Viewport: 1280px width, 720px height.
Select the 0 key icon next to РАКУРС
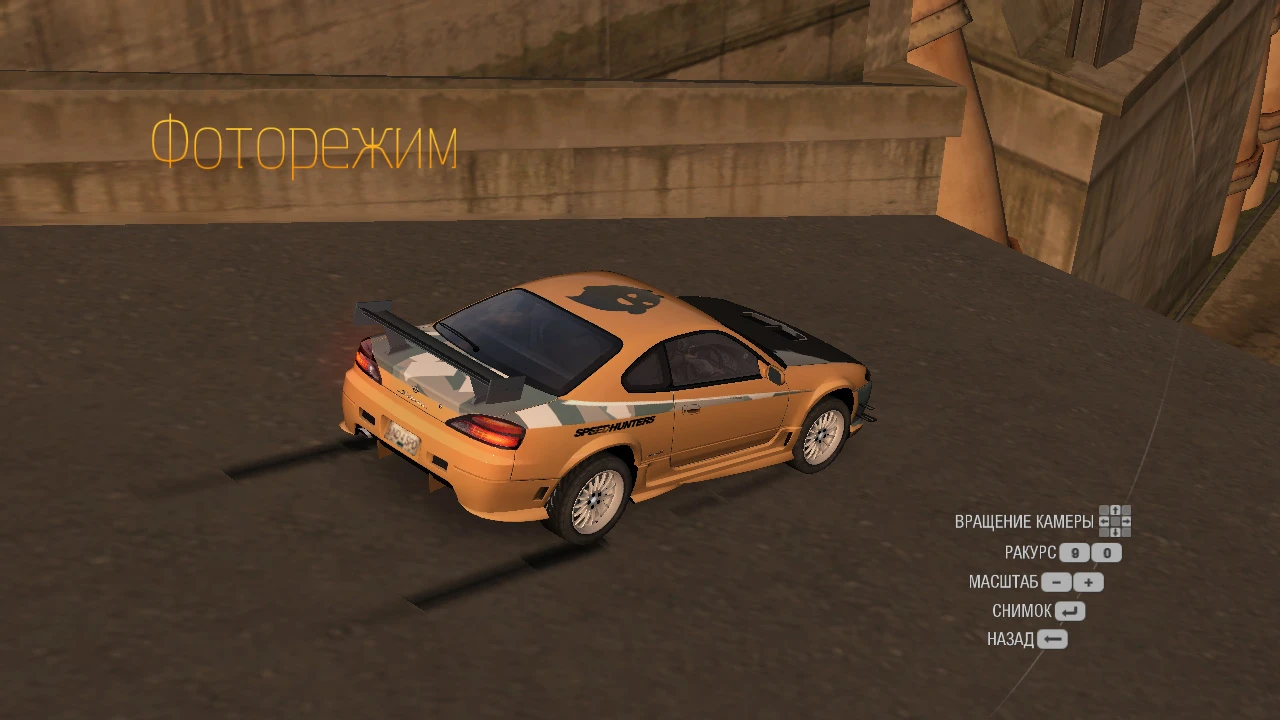pyautogui.click(x=1104, y=553)
